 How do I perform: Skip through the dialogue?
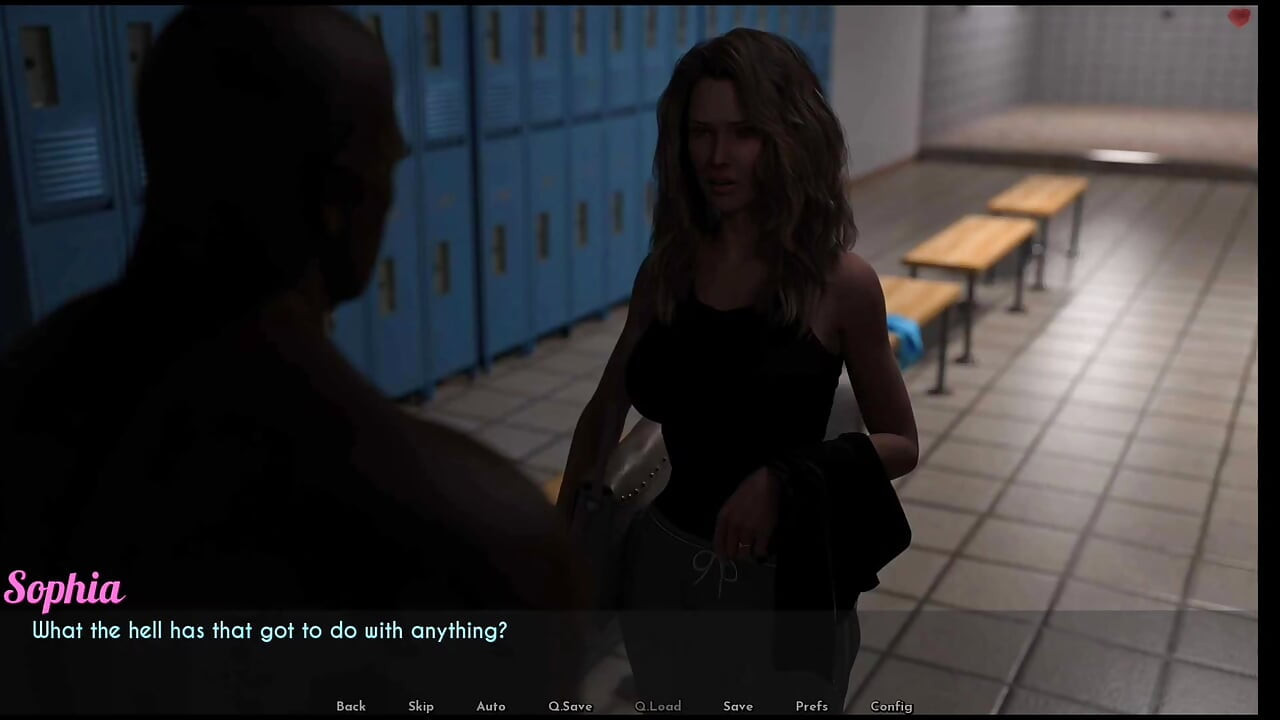click(421, 706)
